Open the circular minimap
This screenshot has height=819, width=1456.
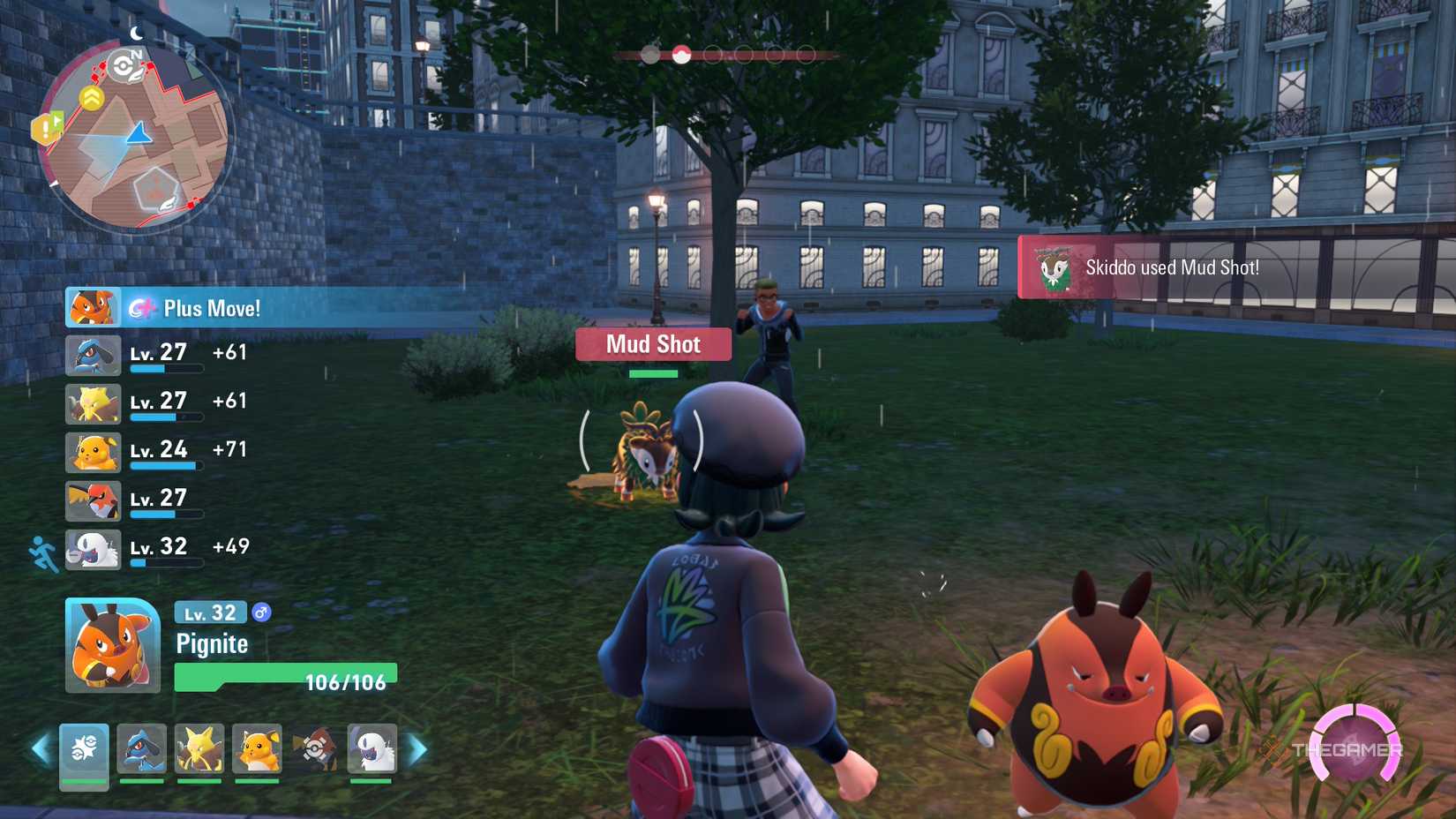coord(135,137)
